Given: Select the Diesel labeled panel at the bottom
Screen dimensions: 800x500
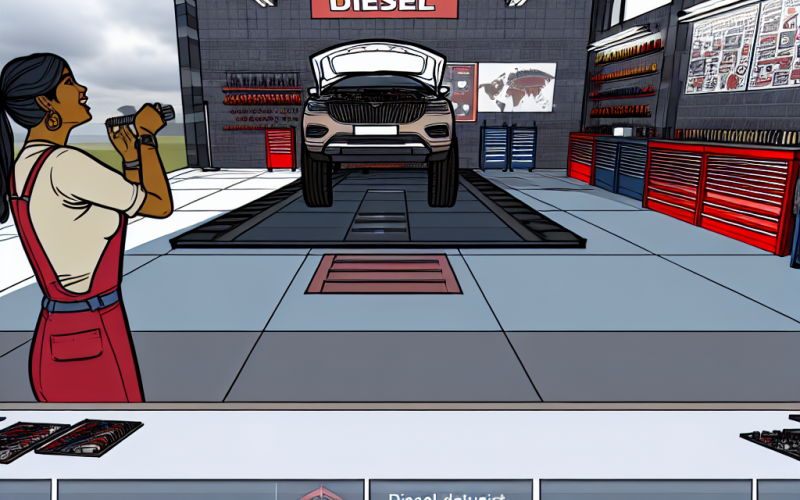Looking at the screenshot, I should coord(449,490).
